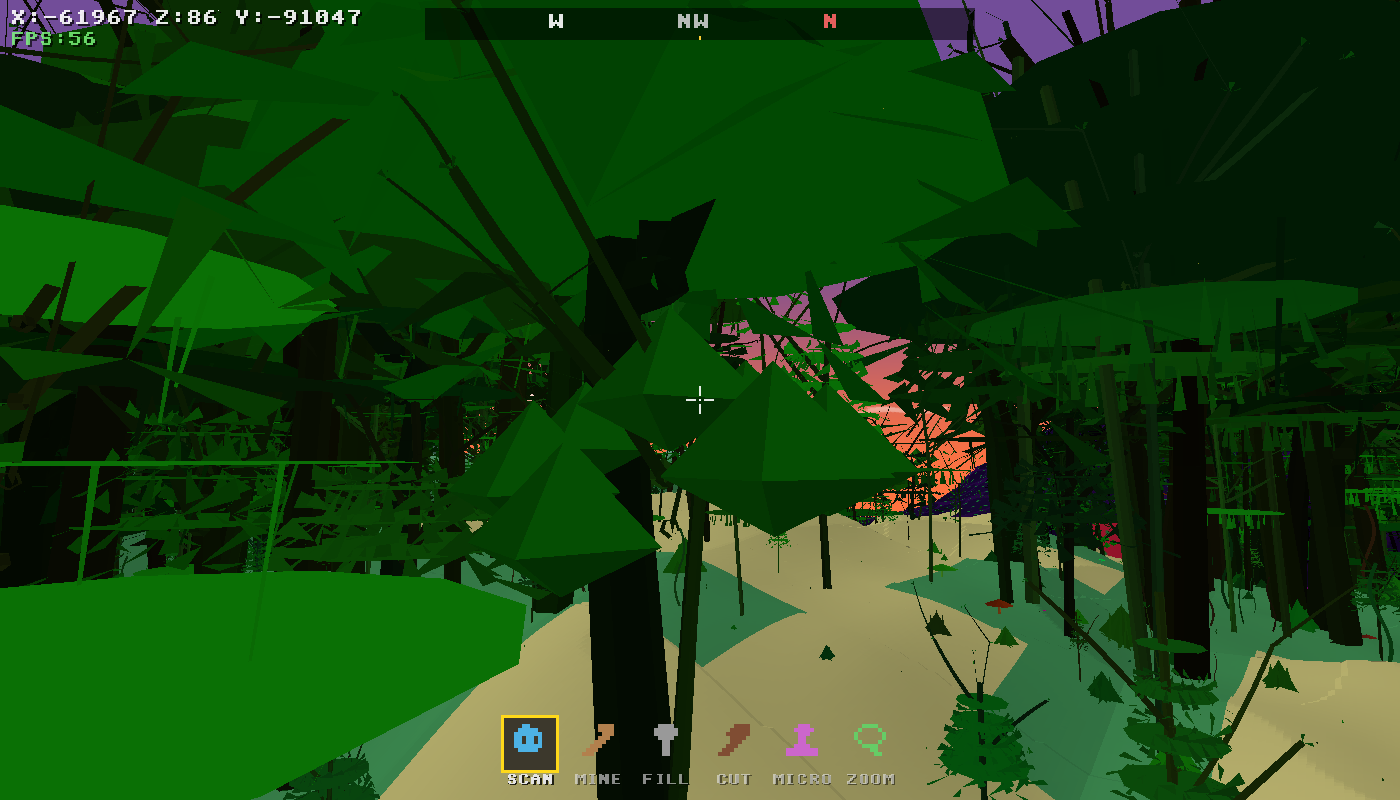Click the NW heading on the compass bar
Screen dimensions: 1400x800
tap(694, 20)
